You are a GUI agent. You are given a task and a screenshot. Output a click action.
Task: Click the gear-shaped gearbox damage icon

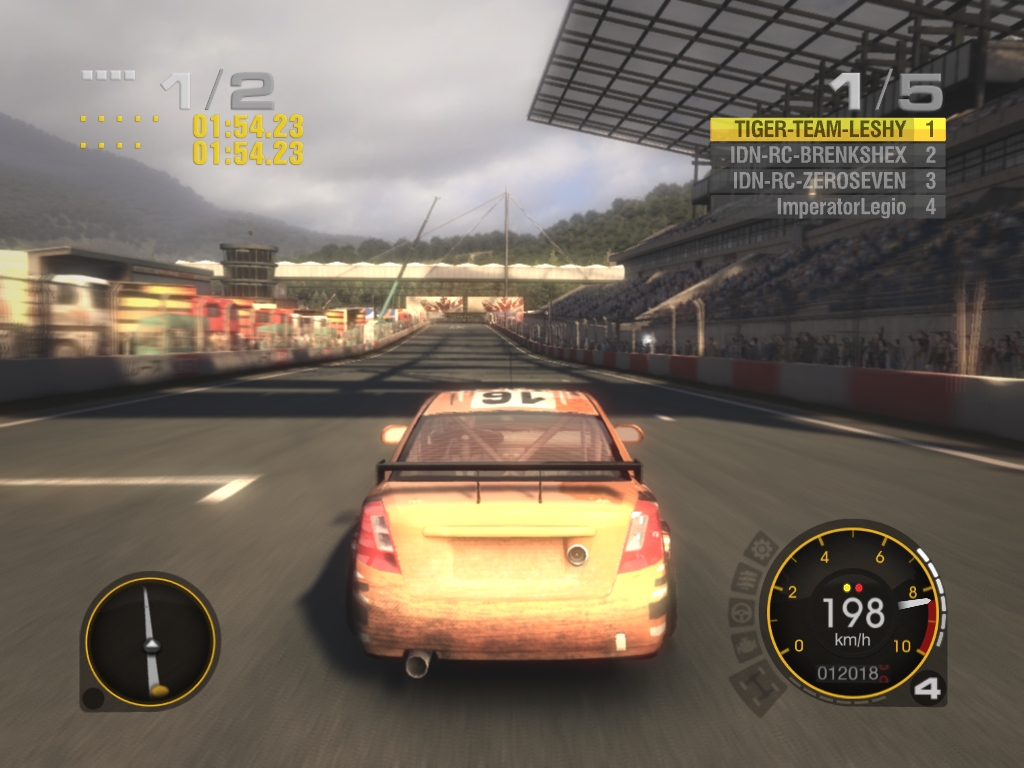[x=762, y=549]
